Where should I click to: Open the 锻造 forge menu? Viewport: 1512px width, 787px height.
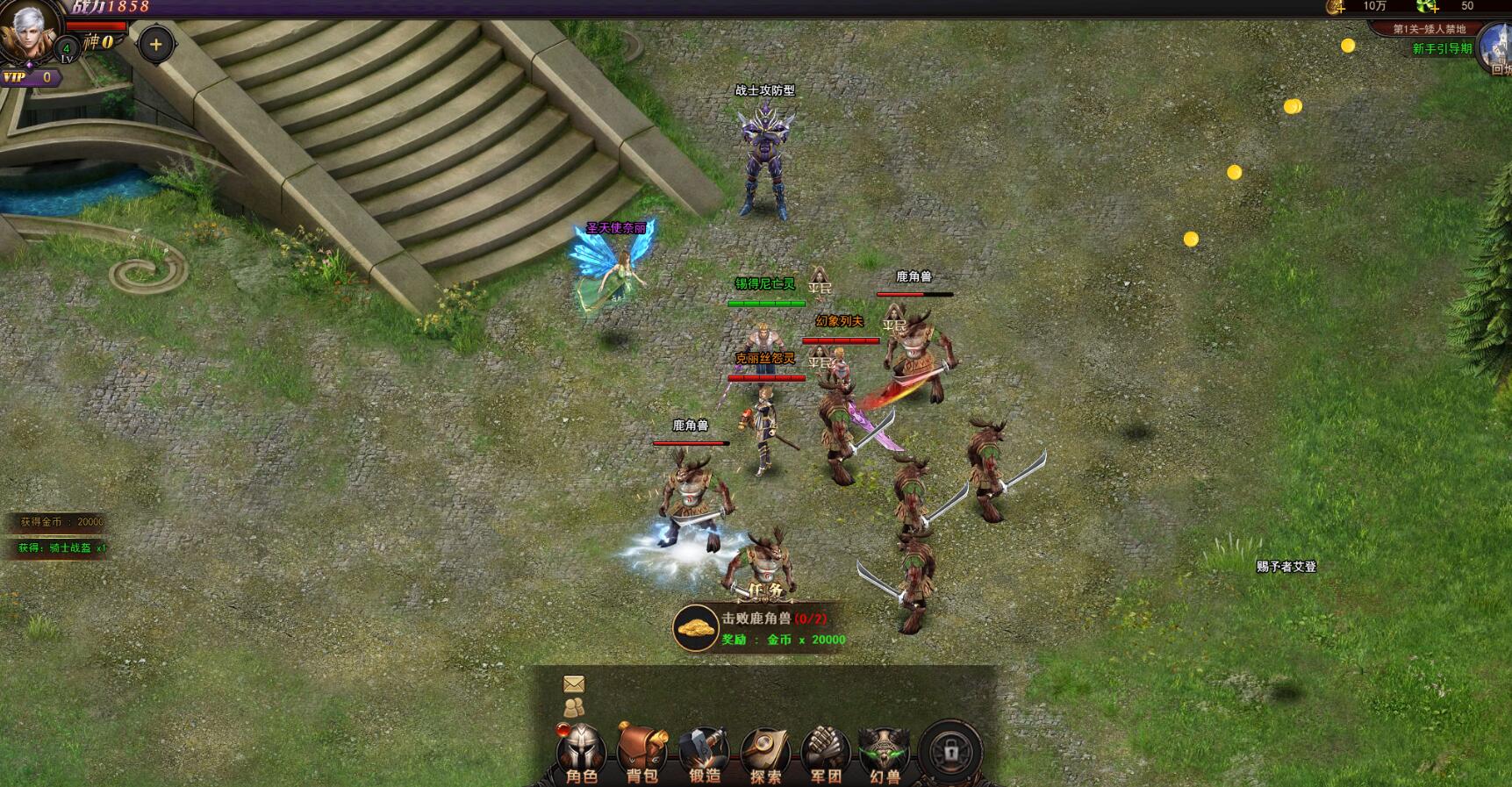(x=704, y=753)
